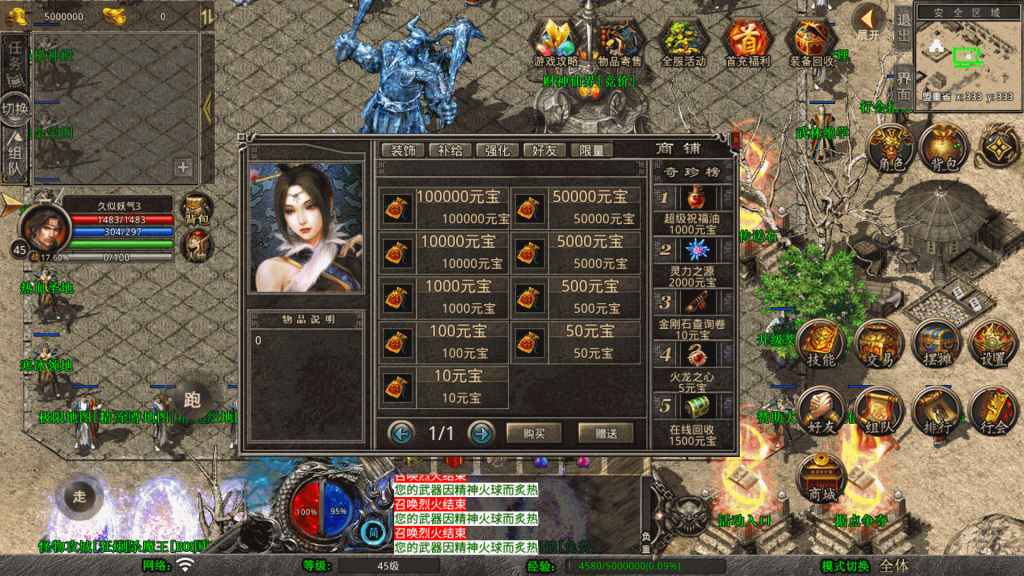1024x576 pixels.
Task: Select the 10元宝 shop item
Action: pyautogui.click(x=444, y=387)
